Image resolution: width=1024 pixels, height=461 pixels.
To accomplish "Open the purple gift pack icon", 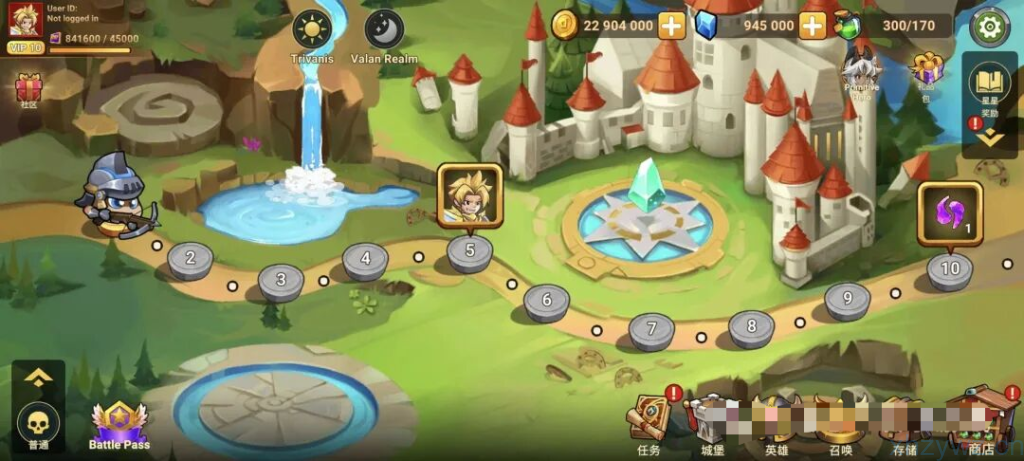I will pos(926,72).
